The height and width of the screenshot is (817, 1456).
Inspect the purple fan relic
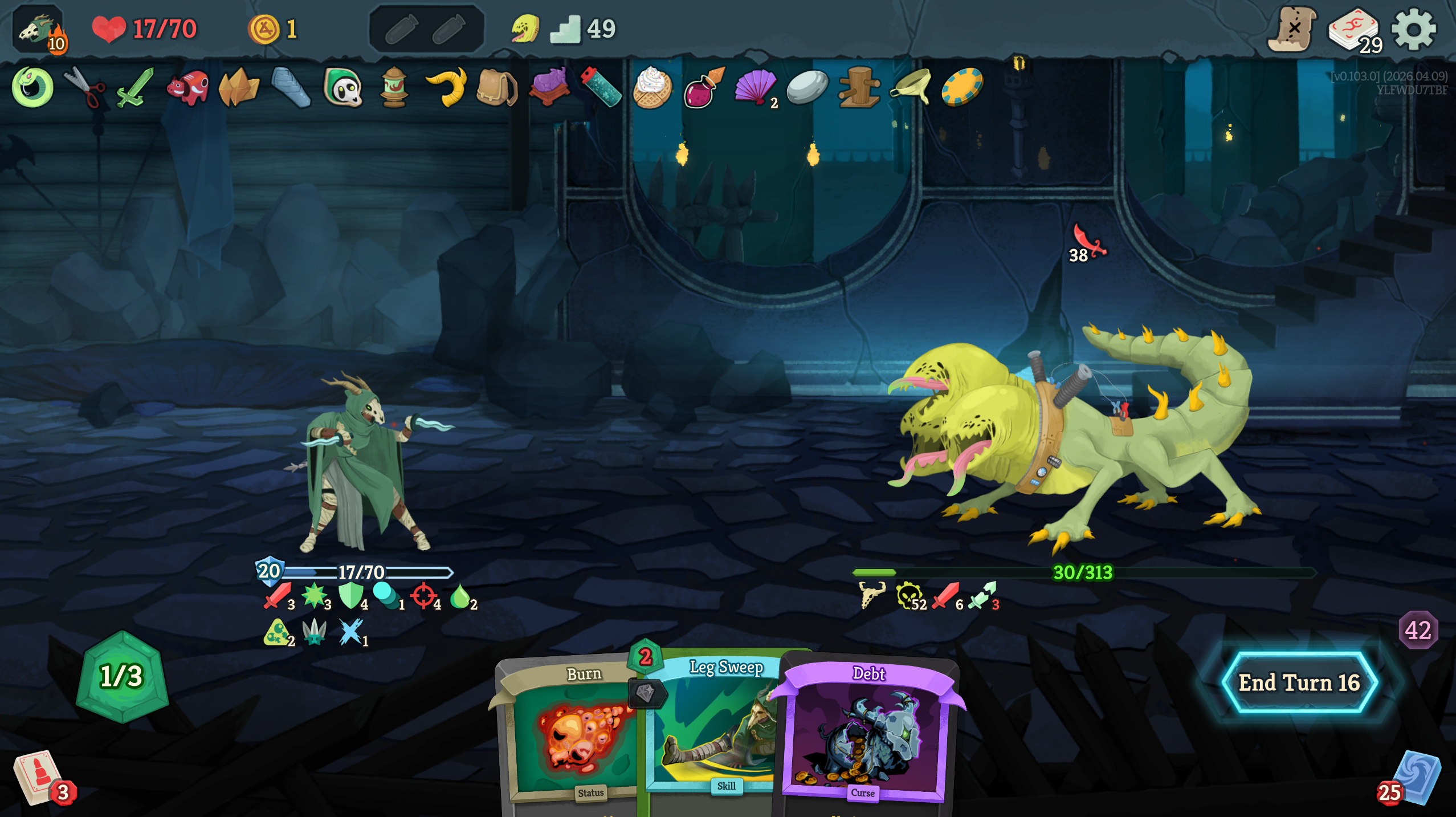click(x=756, y=87)
